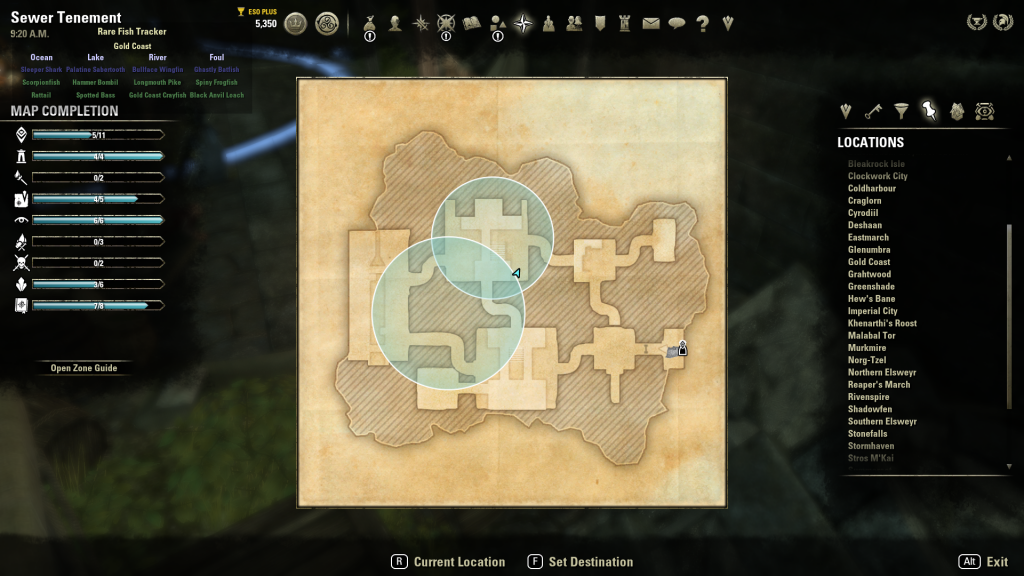Pick Stonefalls from the locations list
The width and height of the screenshot is (1024, 576).
(x=867, y=434)
